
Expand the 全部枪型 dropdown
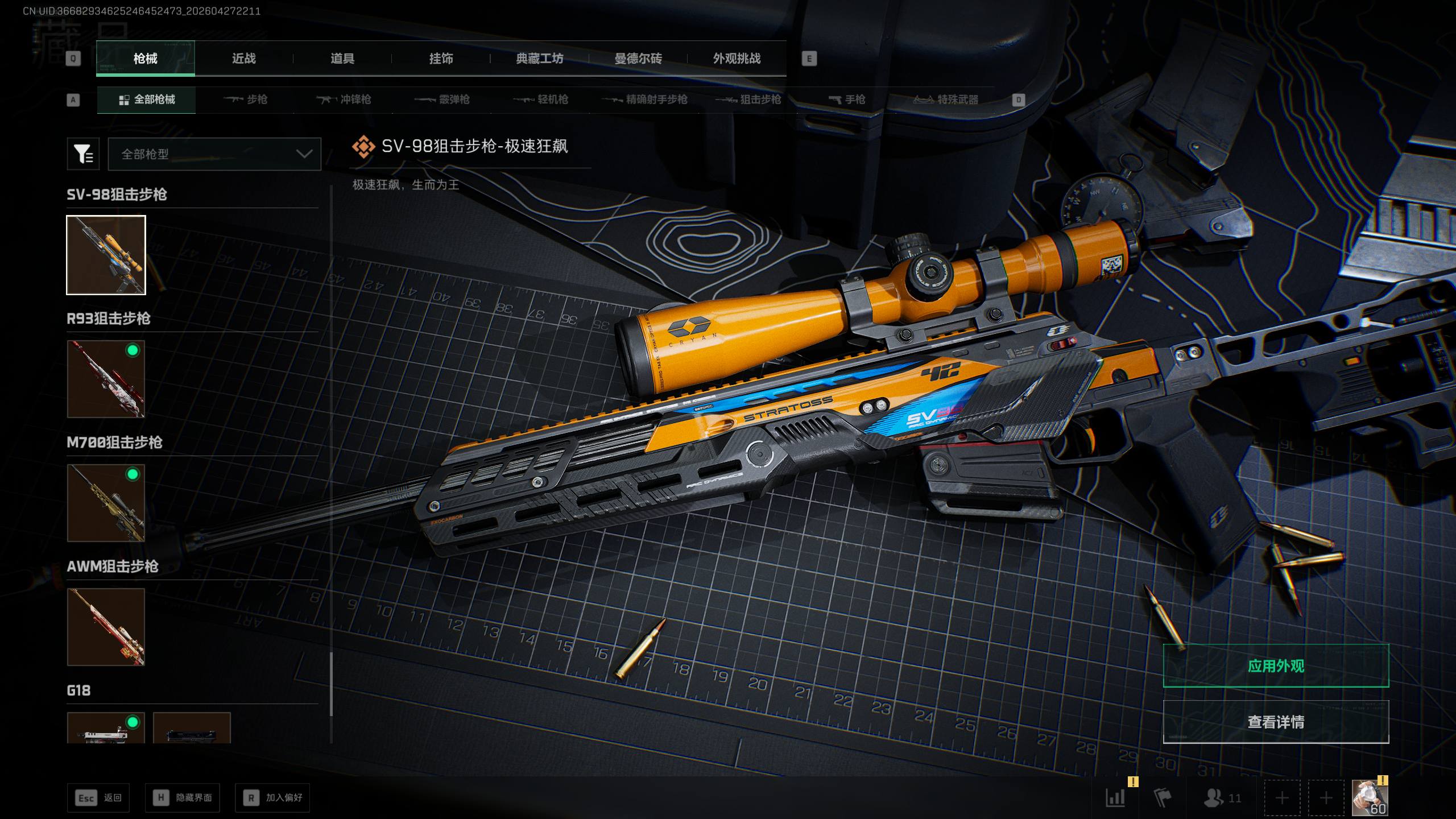(214, 154)
